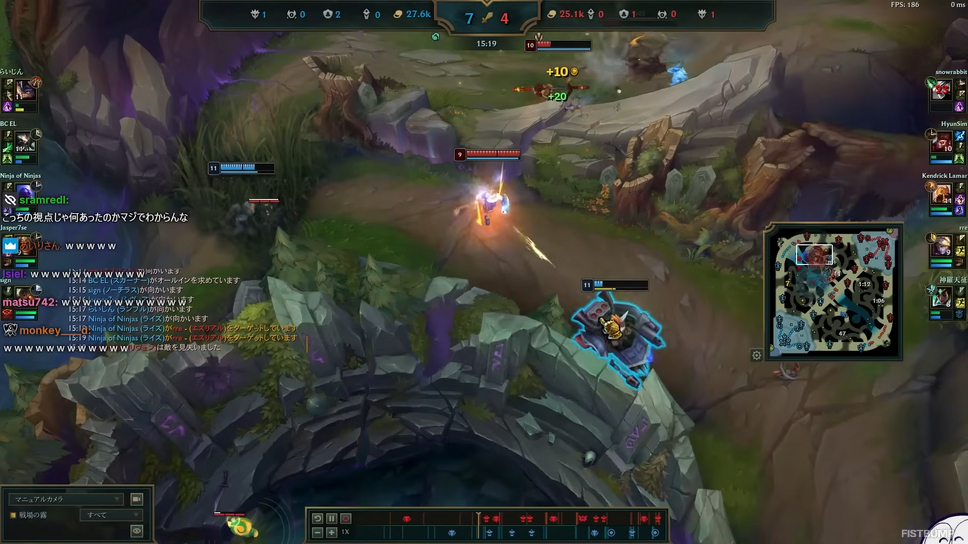
Task: Open the マニュアルカメラ camera mode dropdown
Action: click(x=66, y=499)
